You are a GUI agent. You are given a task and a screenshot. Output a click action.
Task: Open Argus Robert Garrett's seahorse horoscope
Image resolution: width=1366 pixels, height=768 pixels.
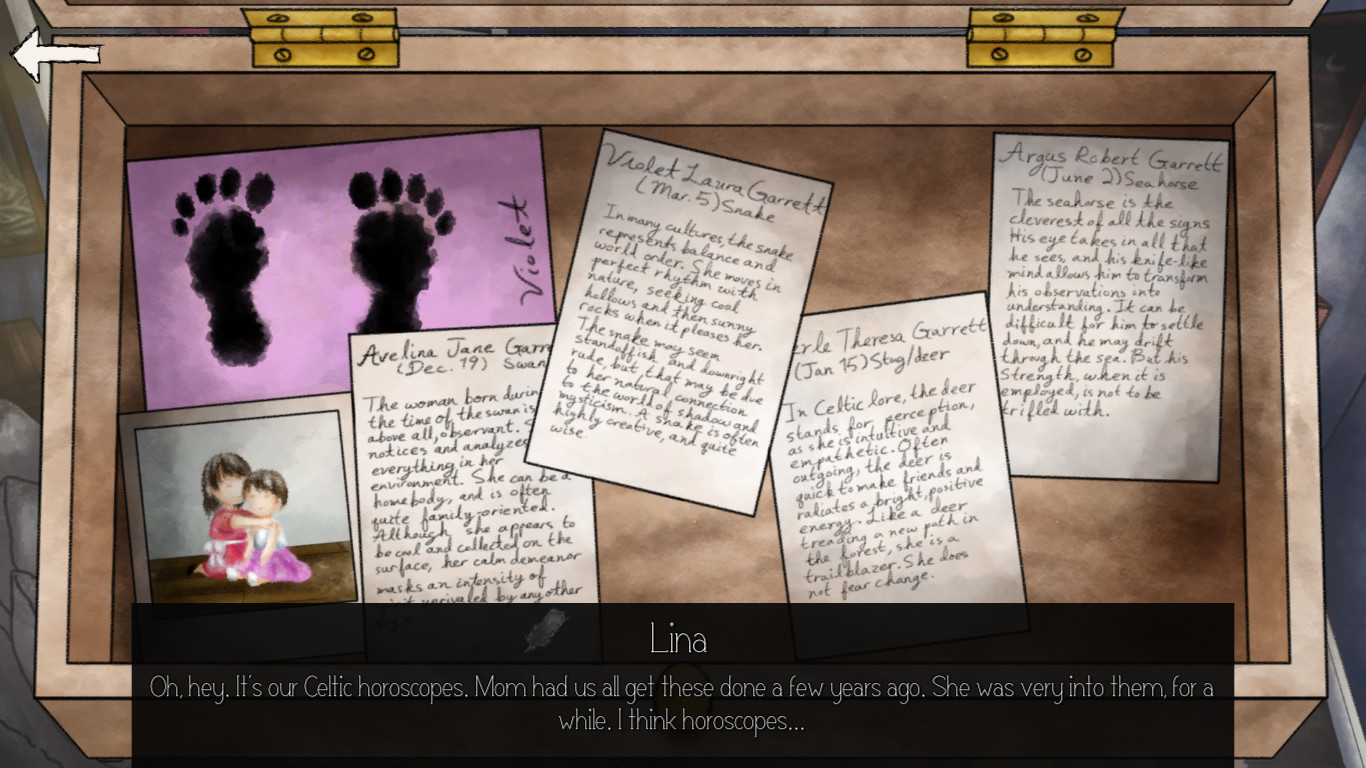[1110, 300]
